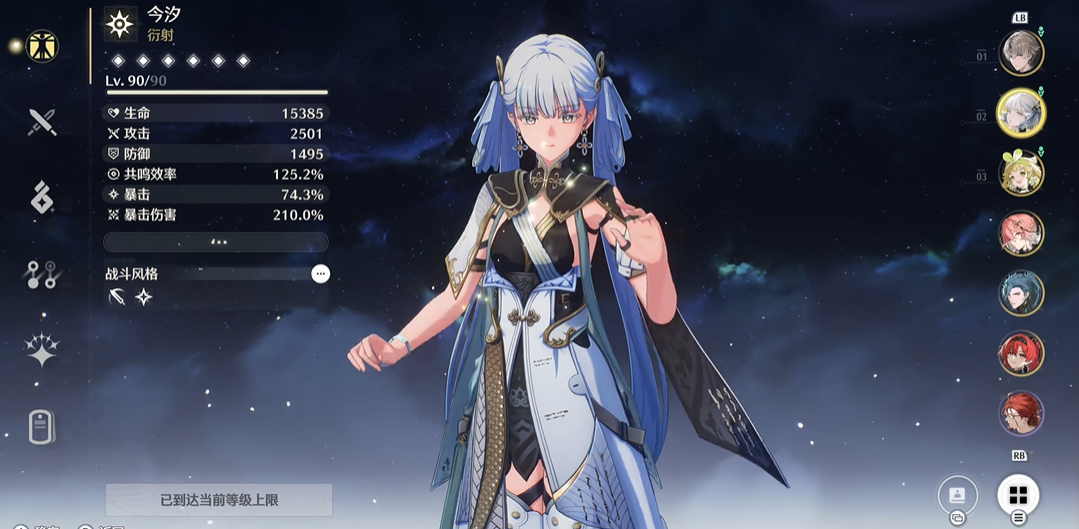Select the brown-haired character in slot 01
Viewport: 1079px width, 529px height.
pos(1021,53)
